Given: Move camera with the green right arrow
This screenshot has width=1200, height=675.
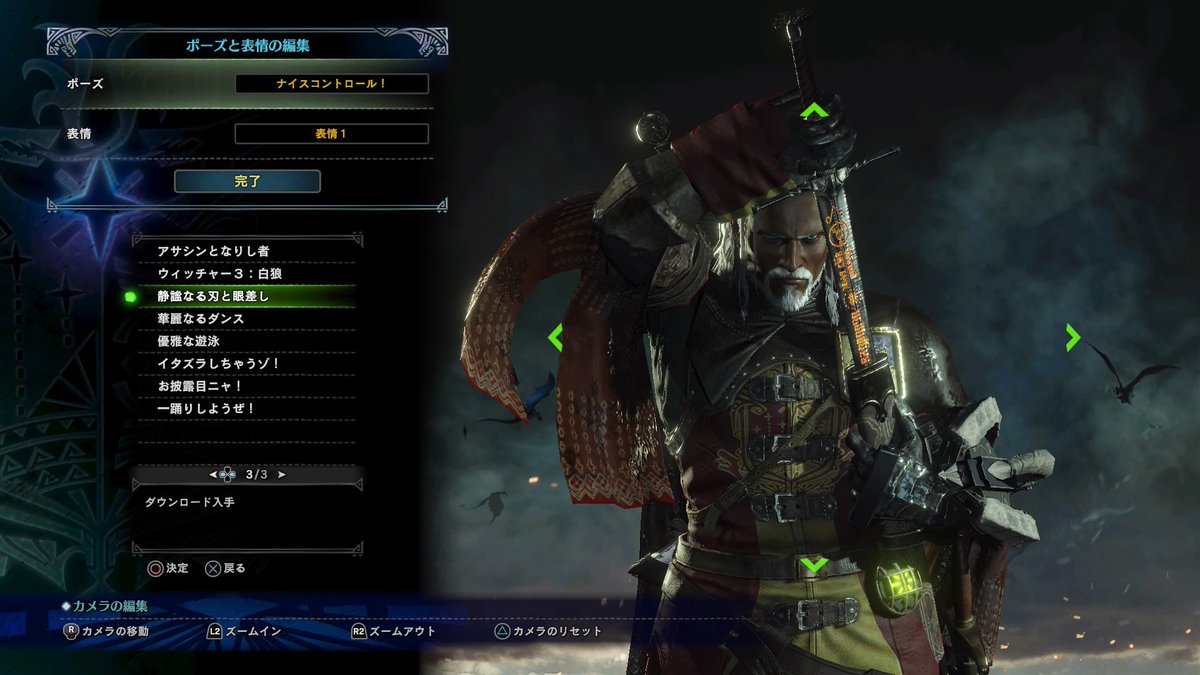Looking at the screenshot, I should [x=1072, y=338].
